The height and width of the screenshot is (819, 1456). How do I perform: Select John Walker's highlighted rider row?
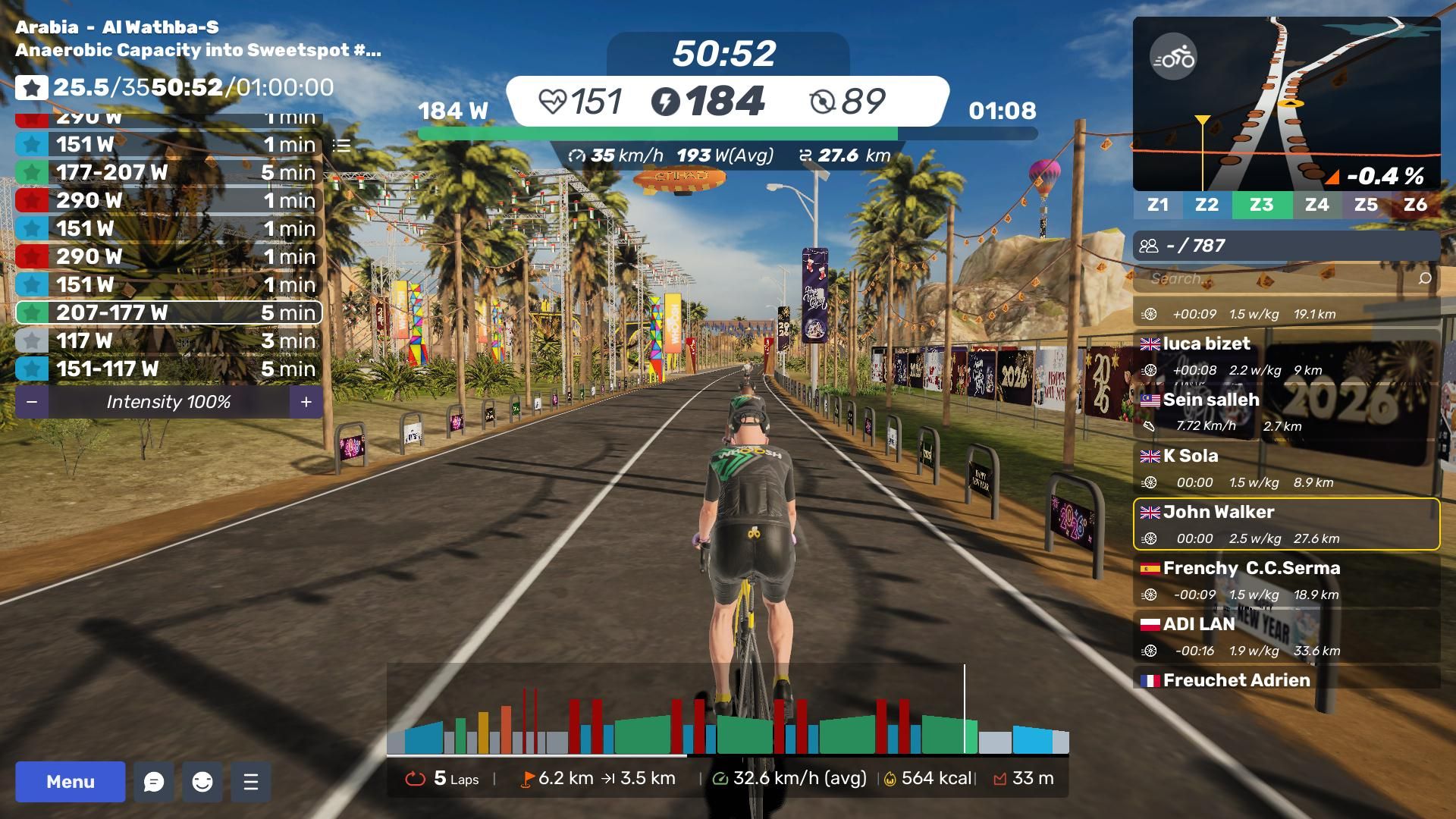click(1286, 524)
